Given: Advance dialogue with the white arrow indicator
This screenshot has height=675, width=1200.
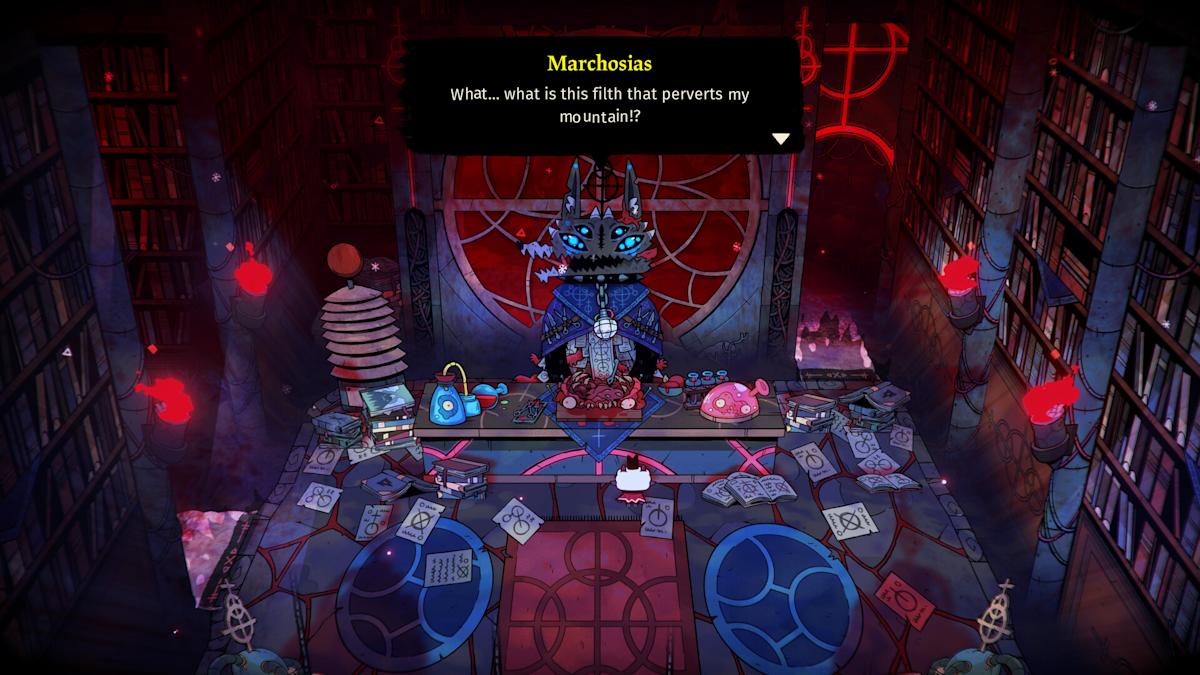Looking at the screenshot, I should click(781, 139).
